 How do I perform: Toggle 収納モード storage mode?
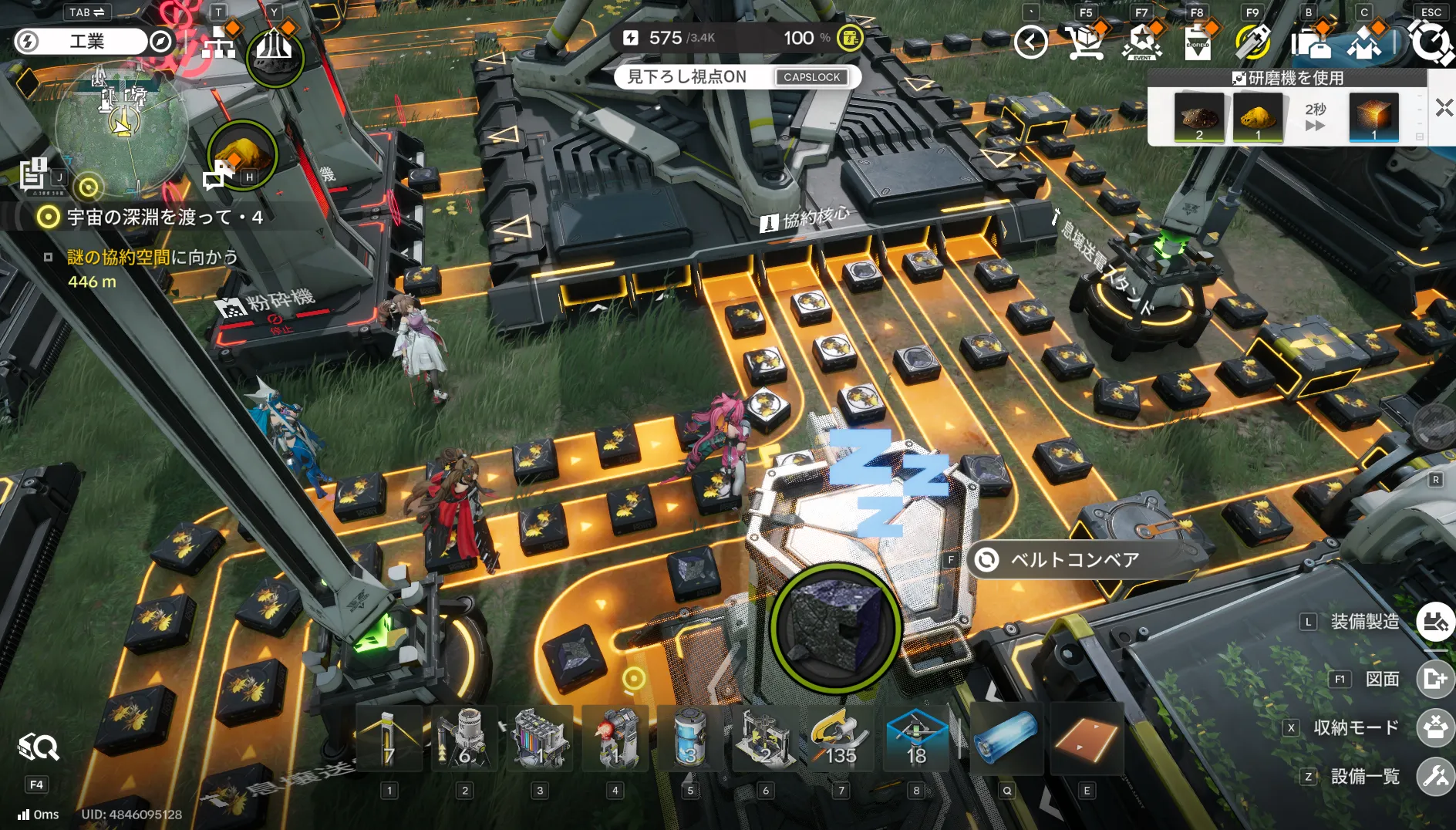tap(1434, 727)
